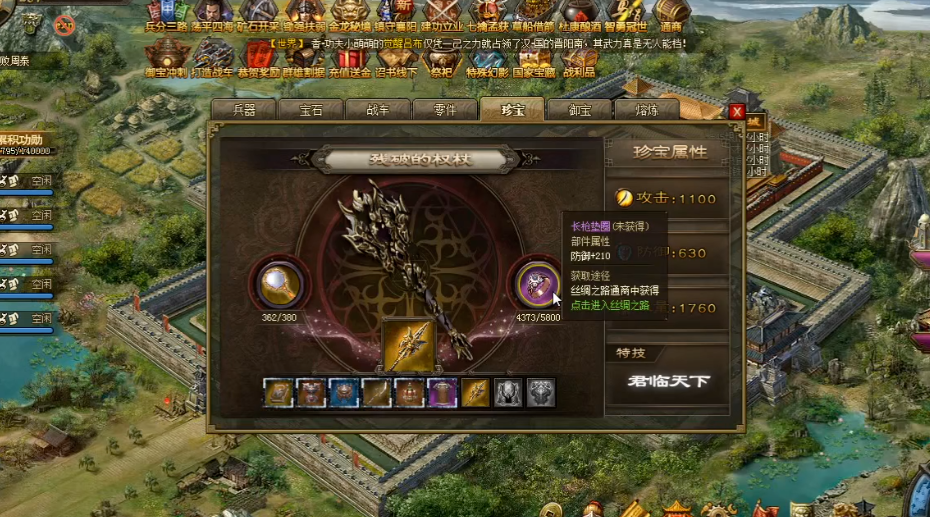Go to the 熔炼 smelting tab

tap(647, 110)
